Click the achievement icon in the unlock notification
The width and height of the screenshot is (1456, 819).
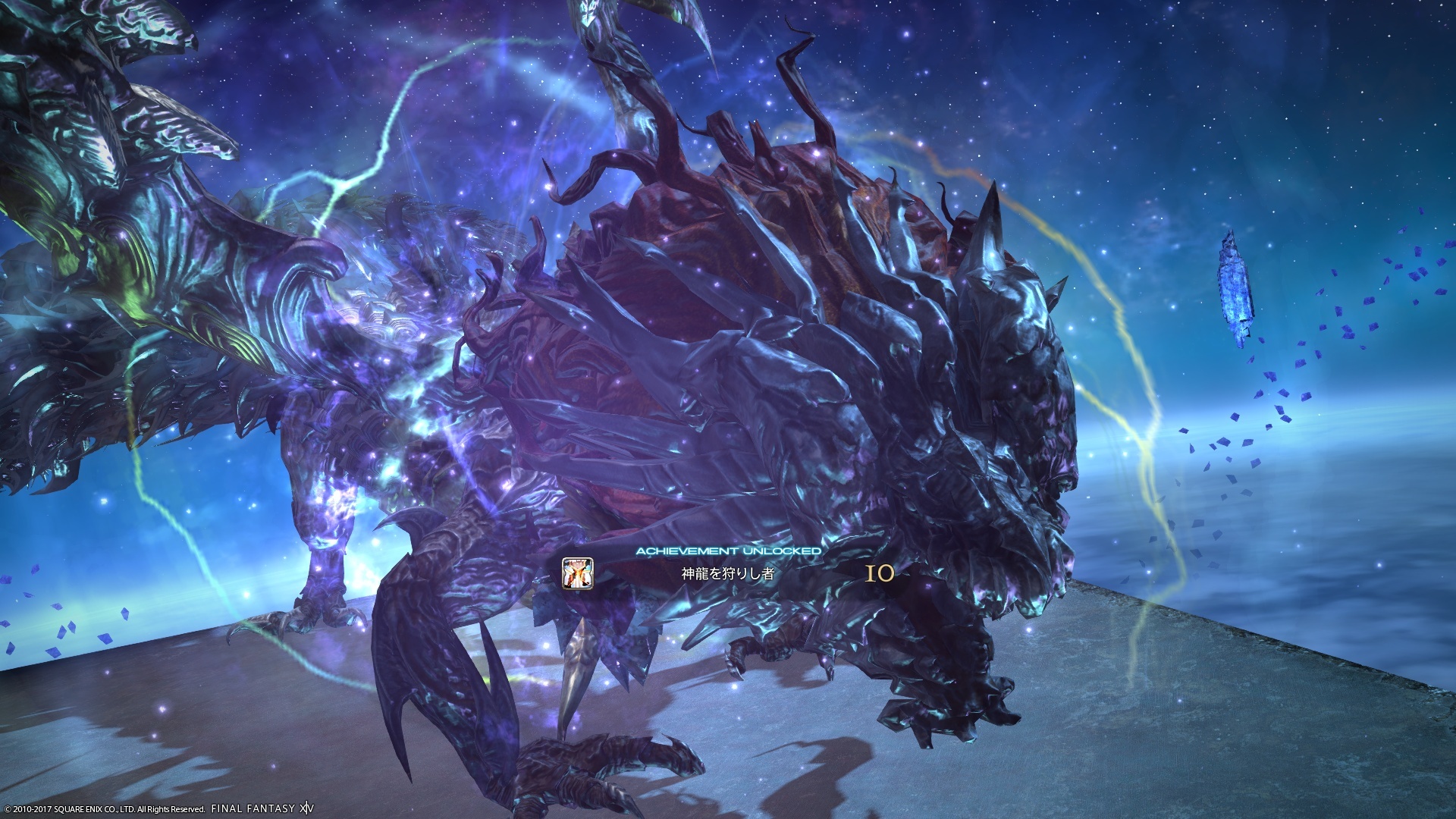pyautogui.click(x=577, y=573)
